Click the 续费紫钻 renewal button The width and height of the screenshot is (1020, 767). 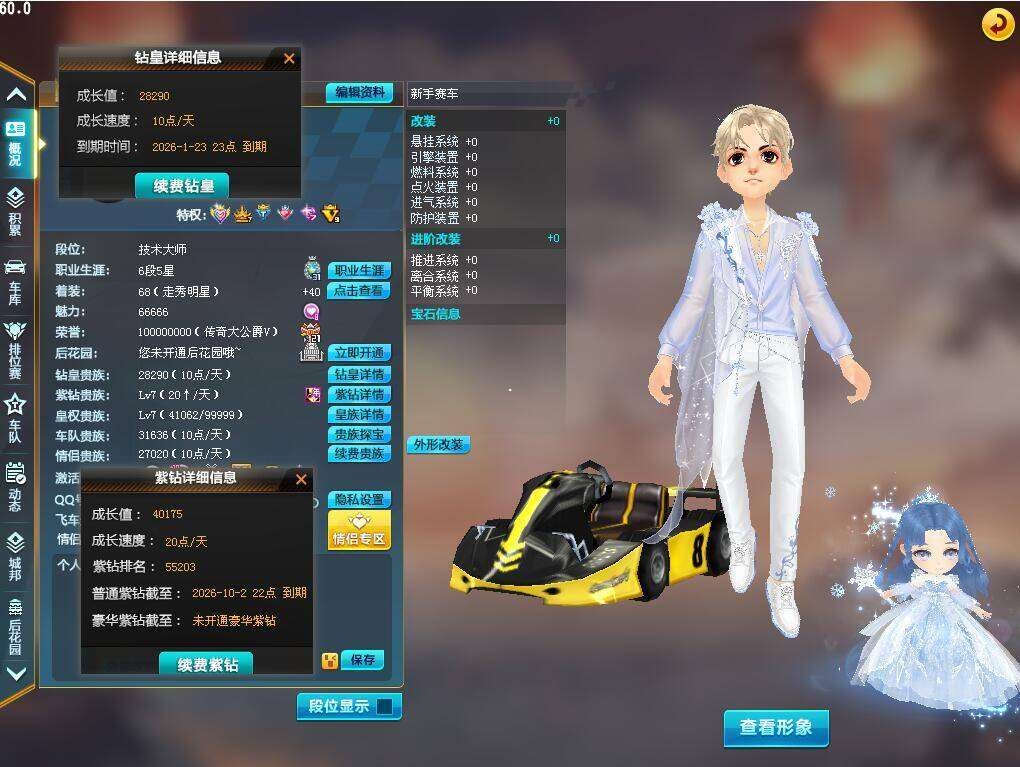(x=207, y=664)
